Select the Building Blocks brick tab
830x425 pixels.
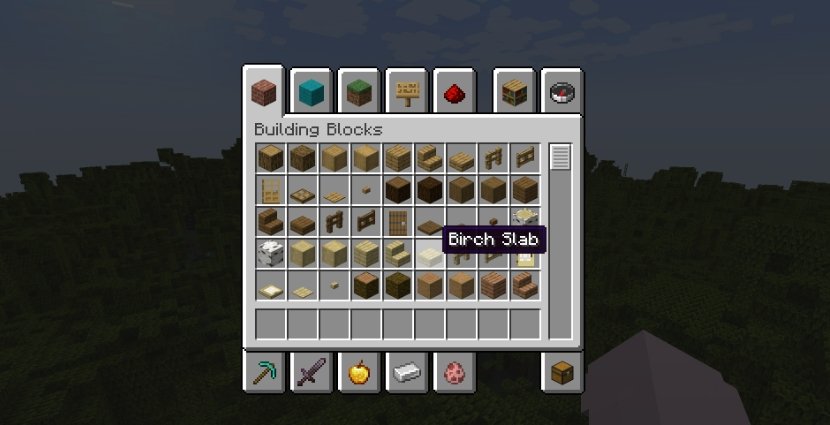[x=263, y=92]
